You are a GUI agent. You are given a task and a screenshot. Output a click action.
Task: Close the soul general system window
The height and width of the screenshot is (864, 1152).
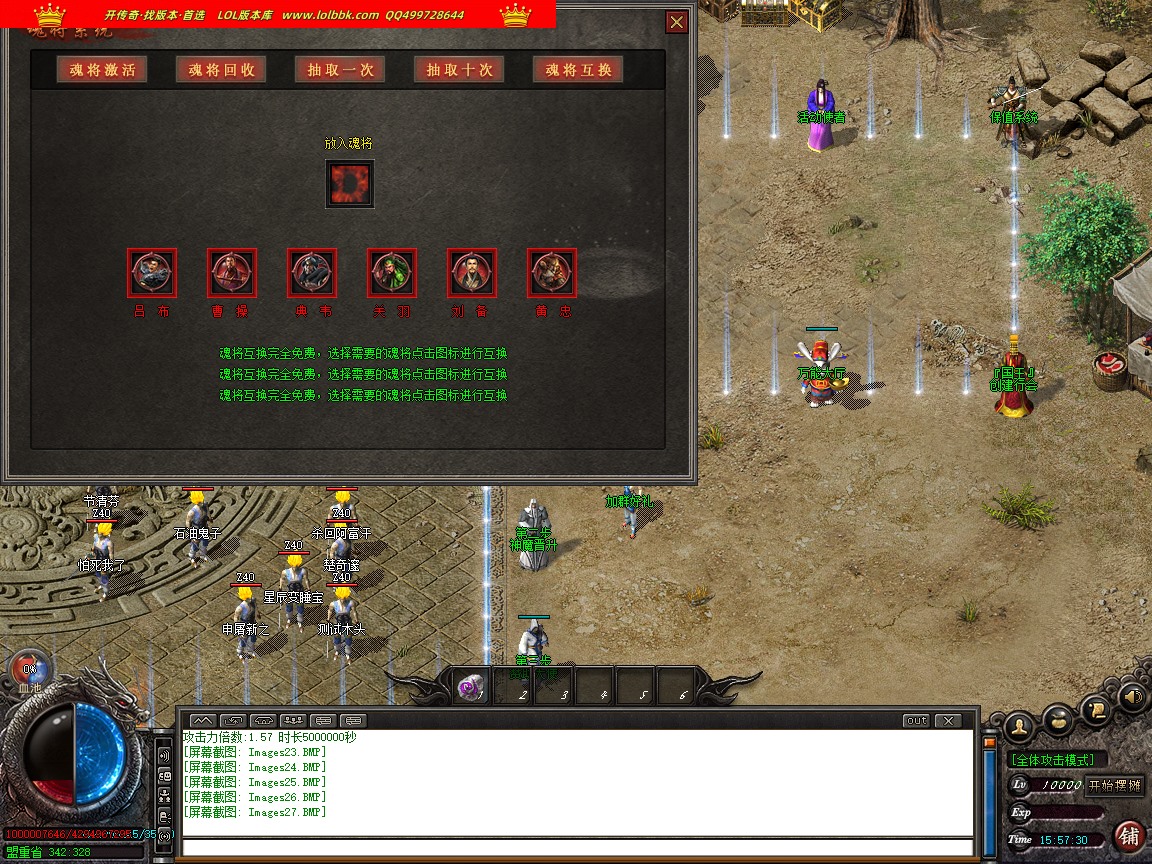(x=677, y=22)
